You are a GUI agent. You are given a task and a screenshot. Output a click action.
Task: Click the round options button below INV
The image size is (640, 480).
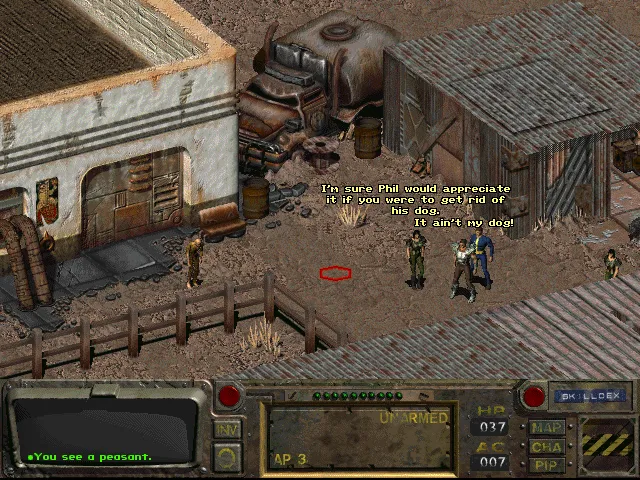click(x=227, y=457)
